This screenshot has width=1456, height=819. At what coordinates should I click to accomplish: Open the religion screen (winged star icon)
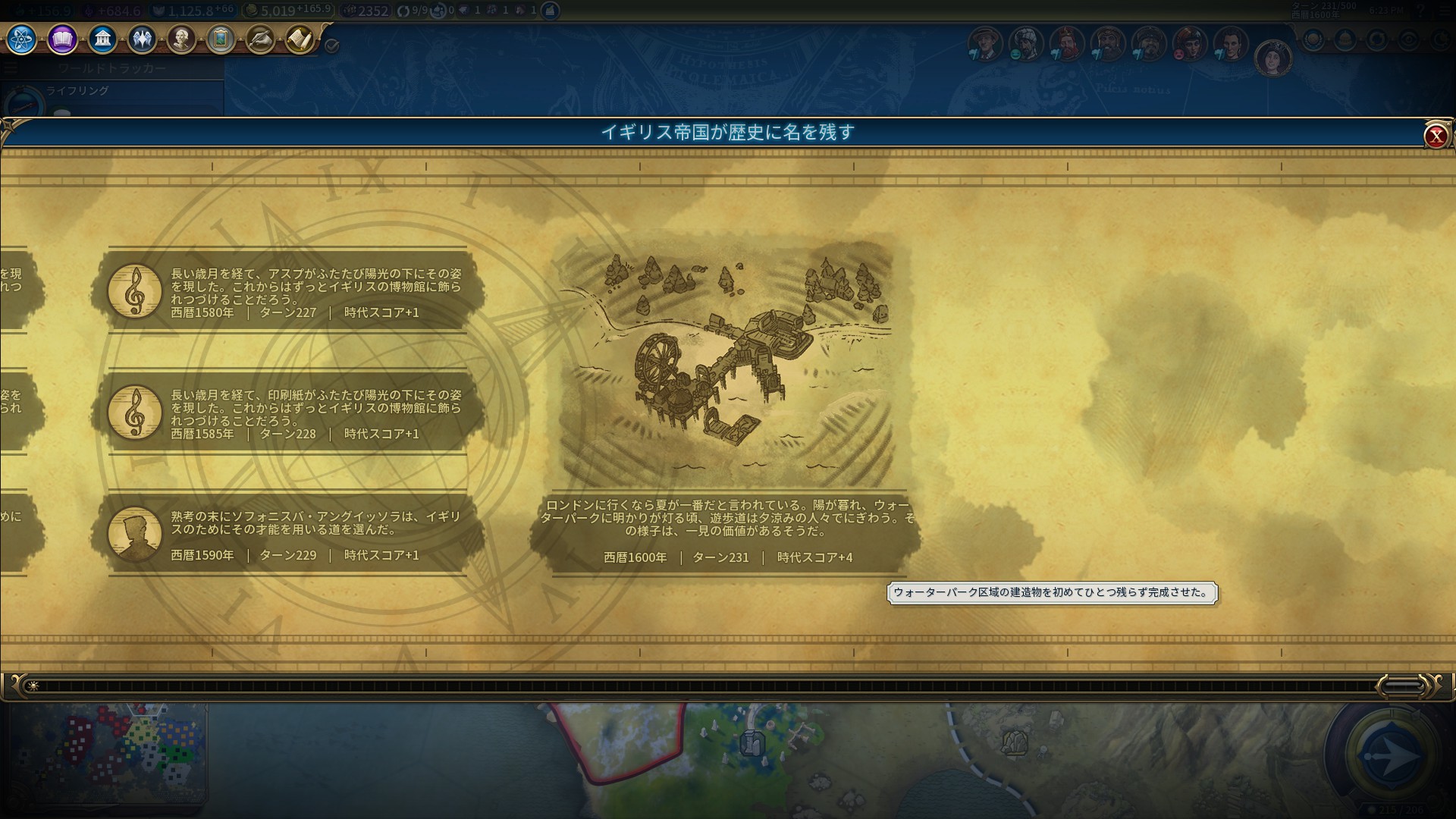142,39
